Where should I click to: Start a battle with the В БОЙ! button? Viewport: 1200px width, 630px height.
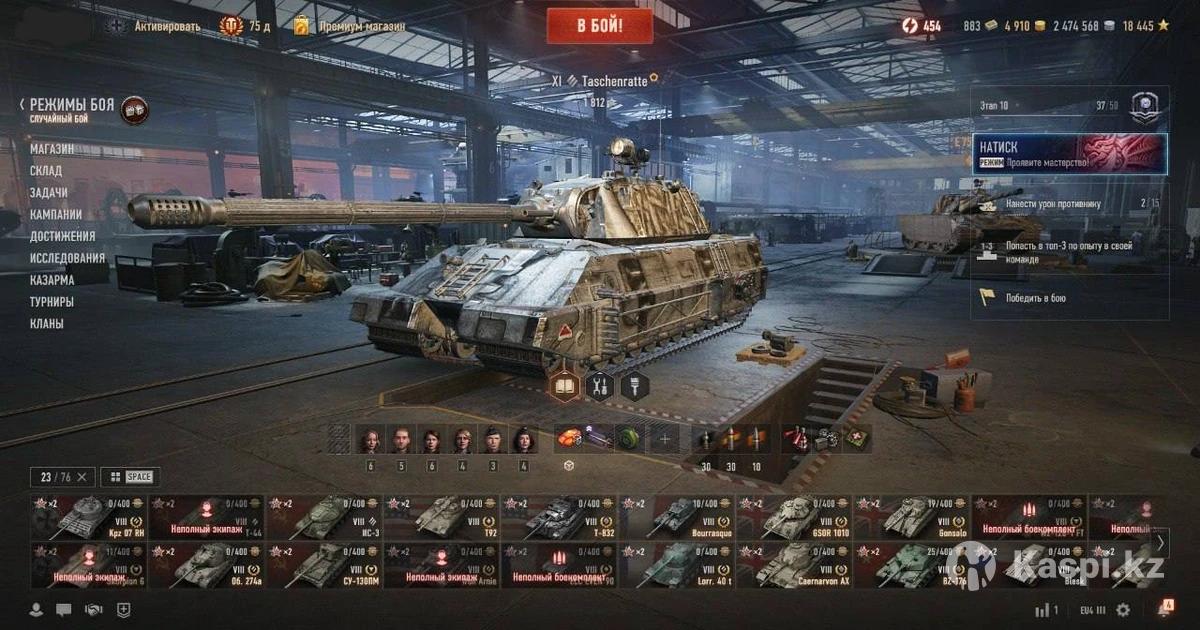pos(599,26)
